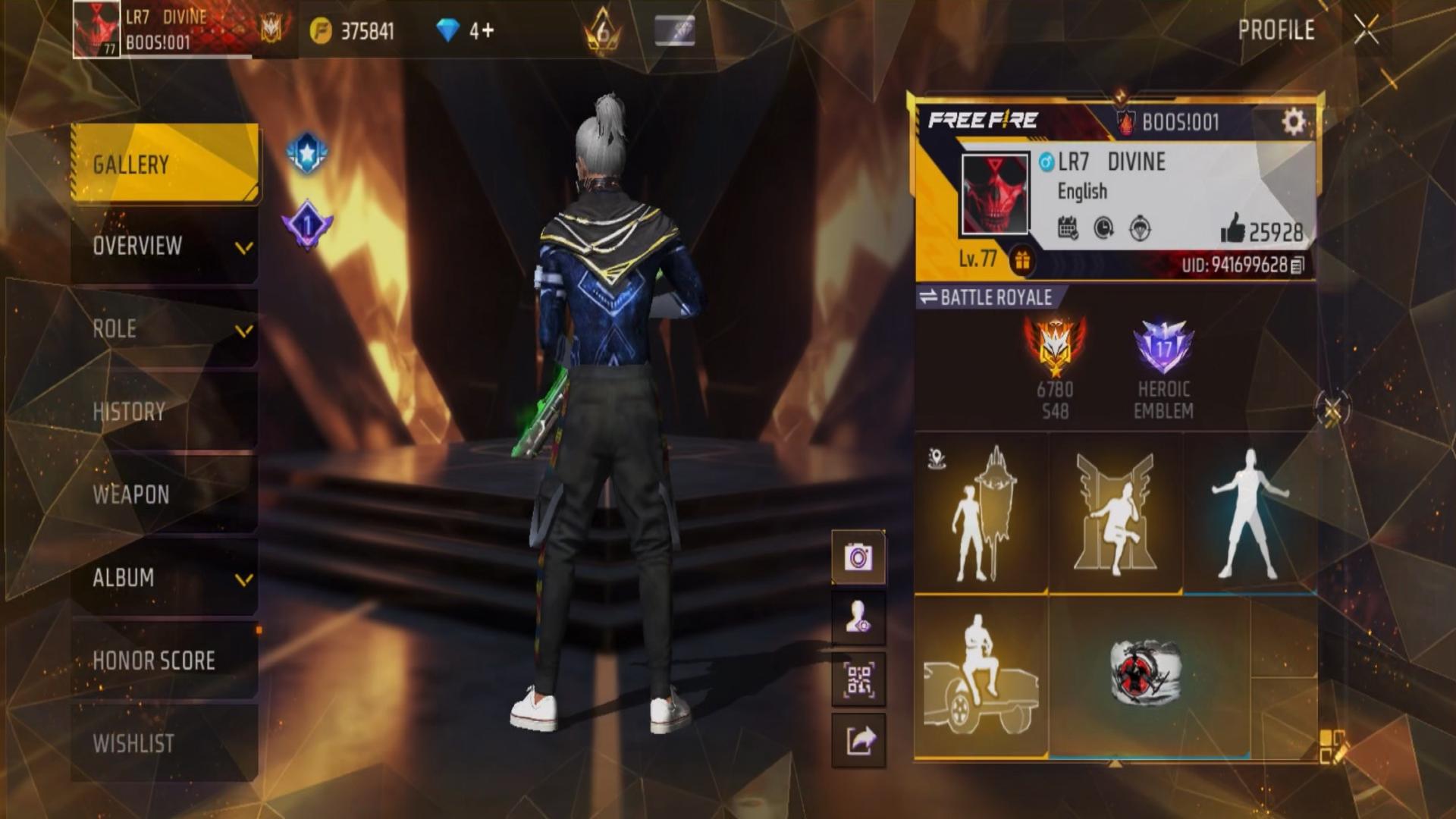This screenshot has height=819, width=1456.
Task: Open the Wishlist tab
Action: tap(165, 743)
